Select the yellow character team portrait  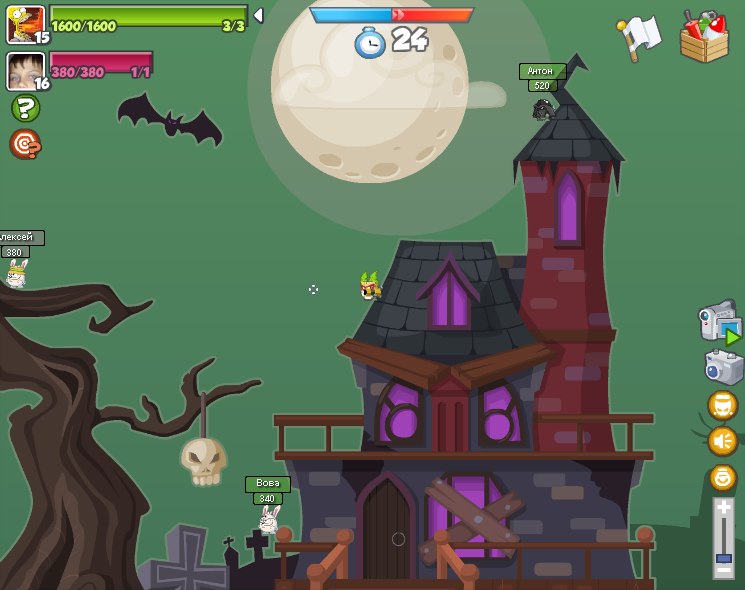[x=25, y=24]
